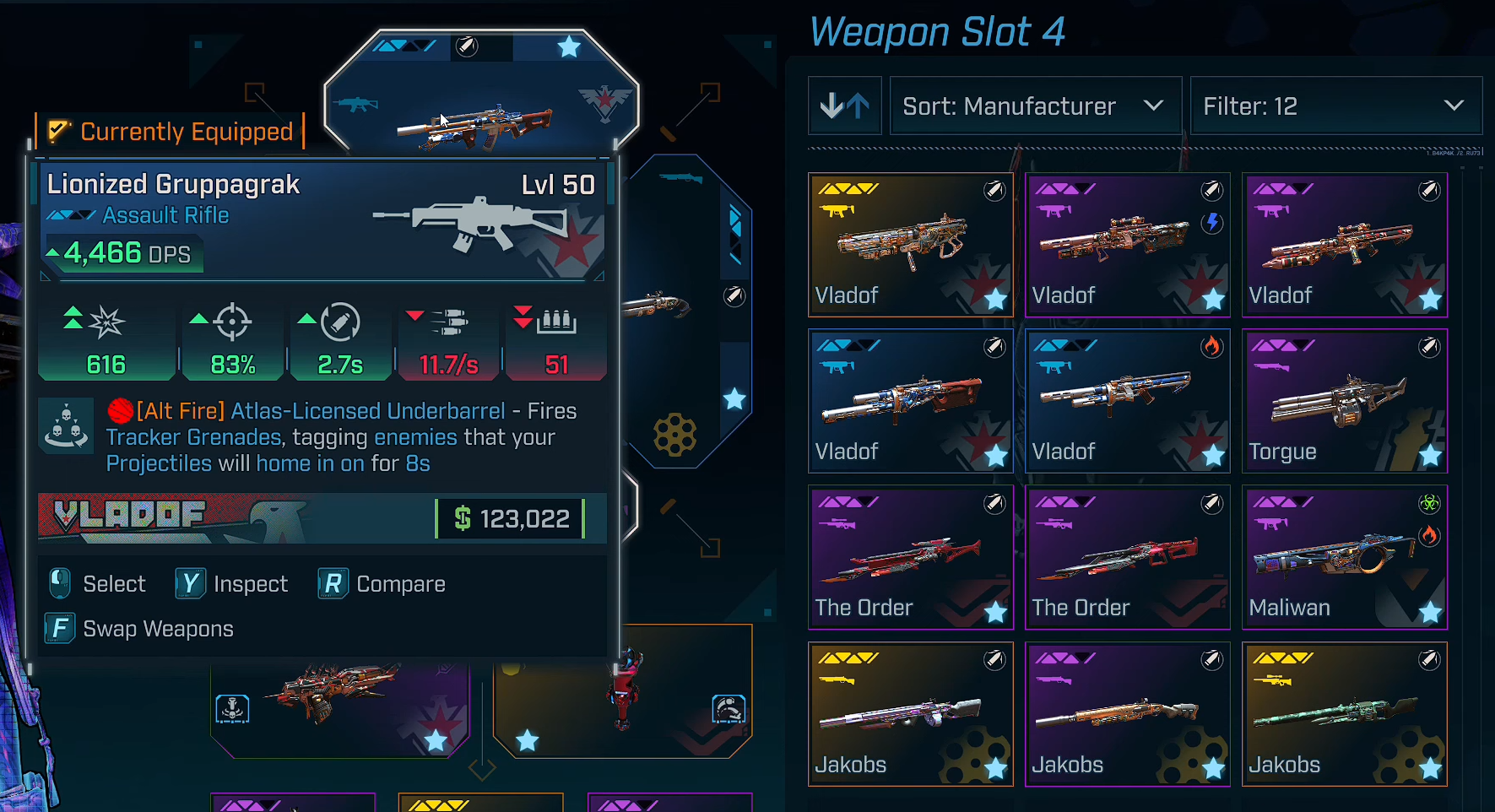The image size is (1495, 812).
Task: Pick the Maliwan weapon tile
Action: pyautogui.click(x=1344, y=557)
